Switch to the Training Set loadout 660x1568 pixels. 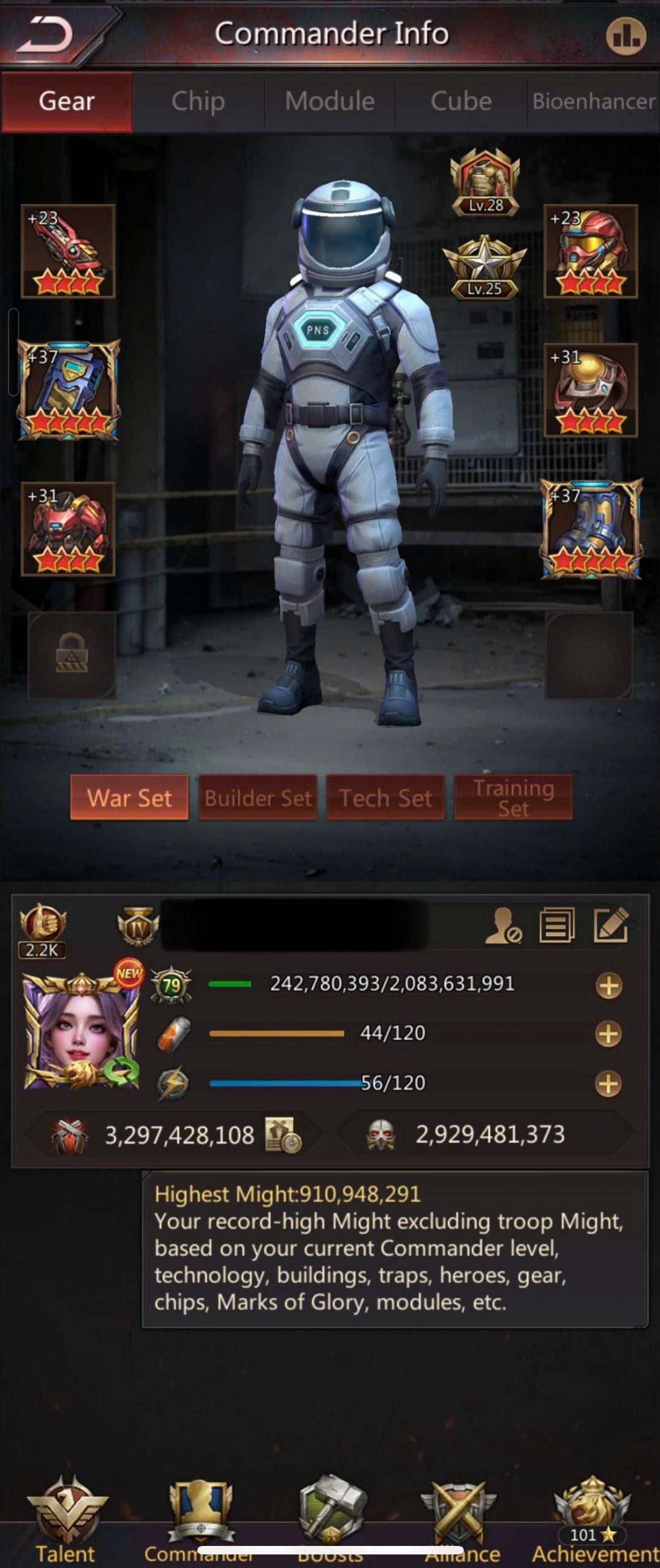[x=513, y=797]
